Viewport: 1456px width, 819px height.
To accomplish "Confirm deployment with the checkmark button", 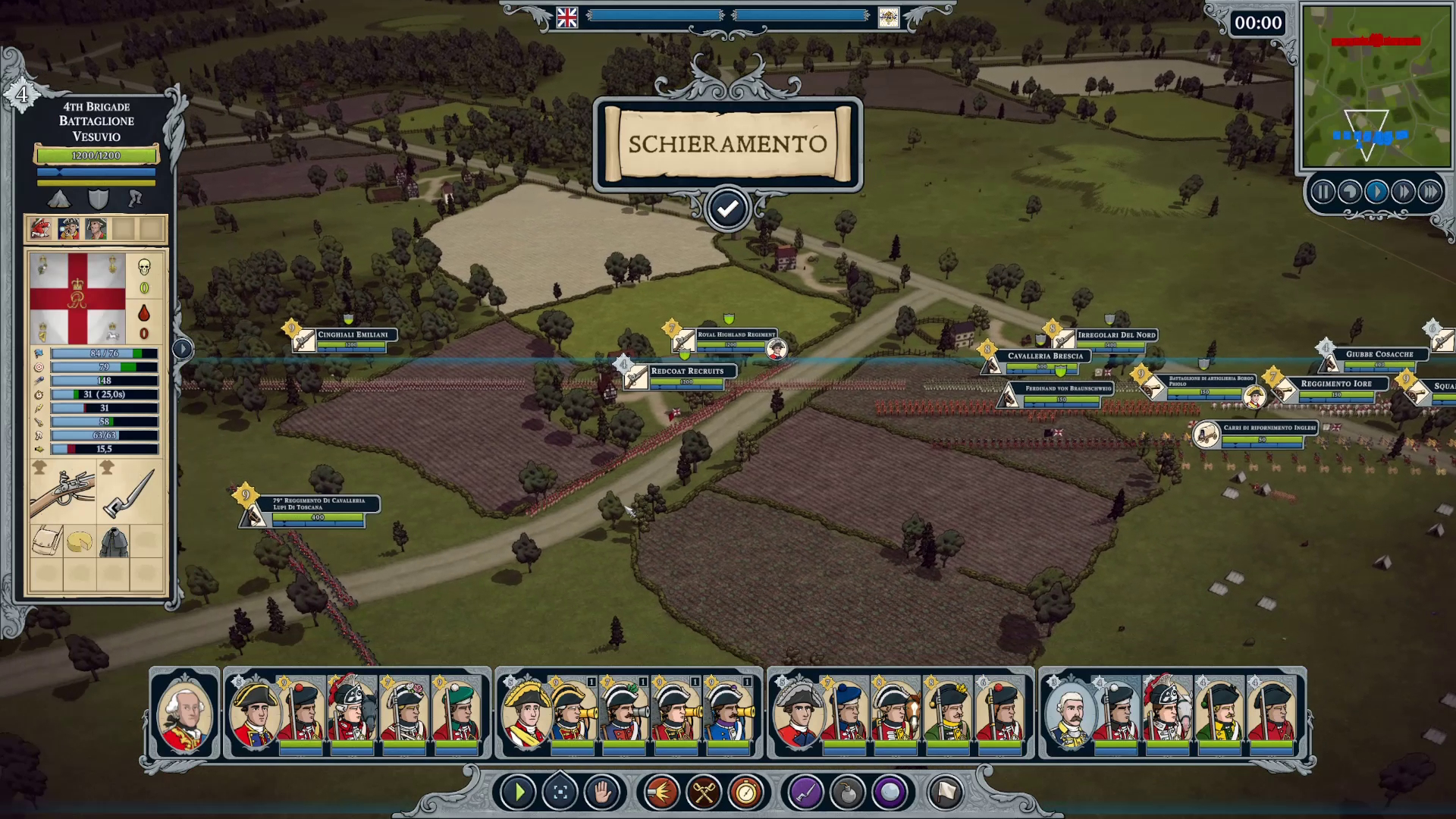I will [x=727, y=209].
